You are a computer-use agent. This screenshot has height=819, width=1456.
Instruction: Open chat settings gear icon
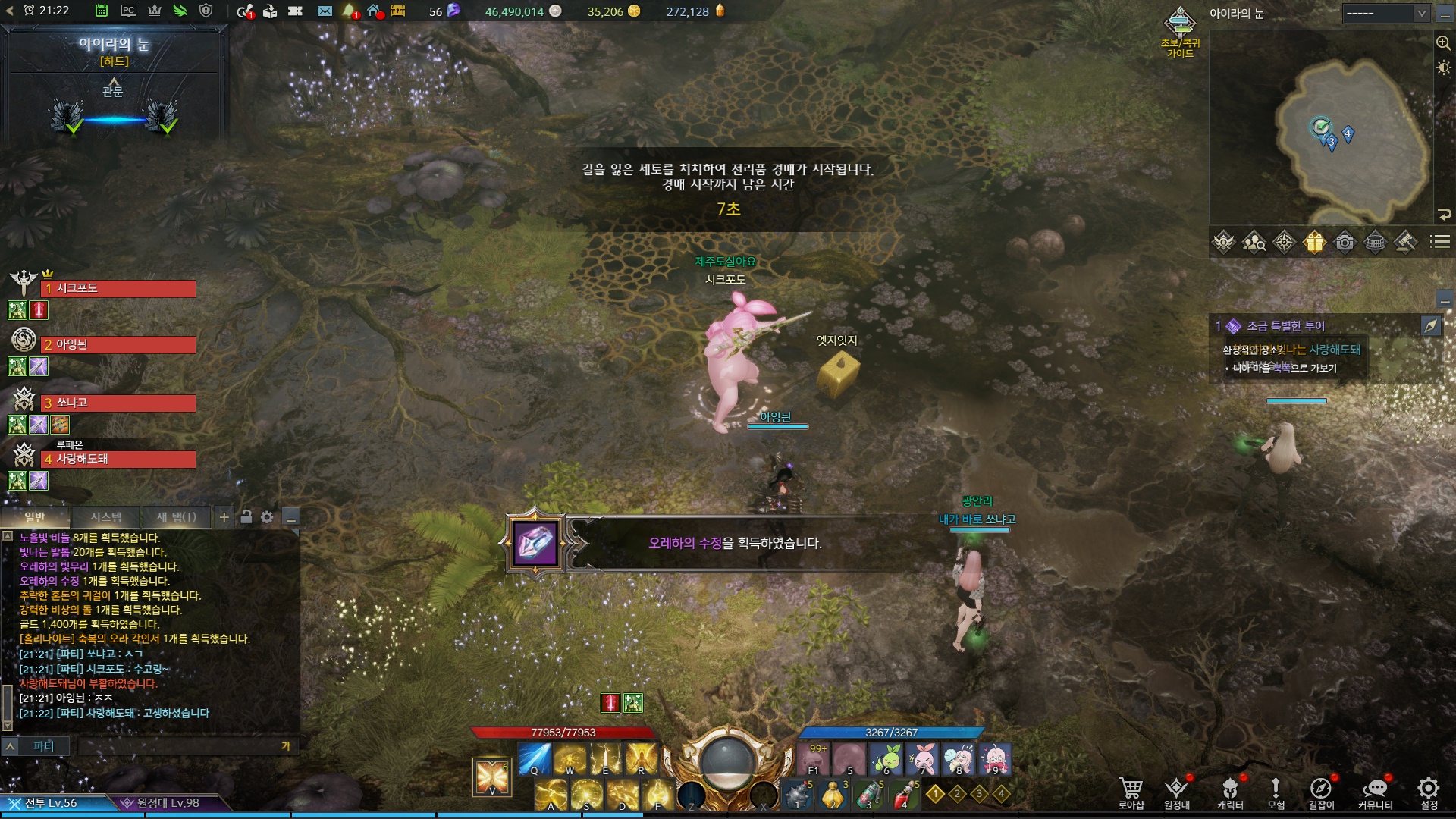(x=267, y=517)
